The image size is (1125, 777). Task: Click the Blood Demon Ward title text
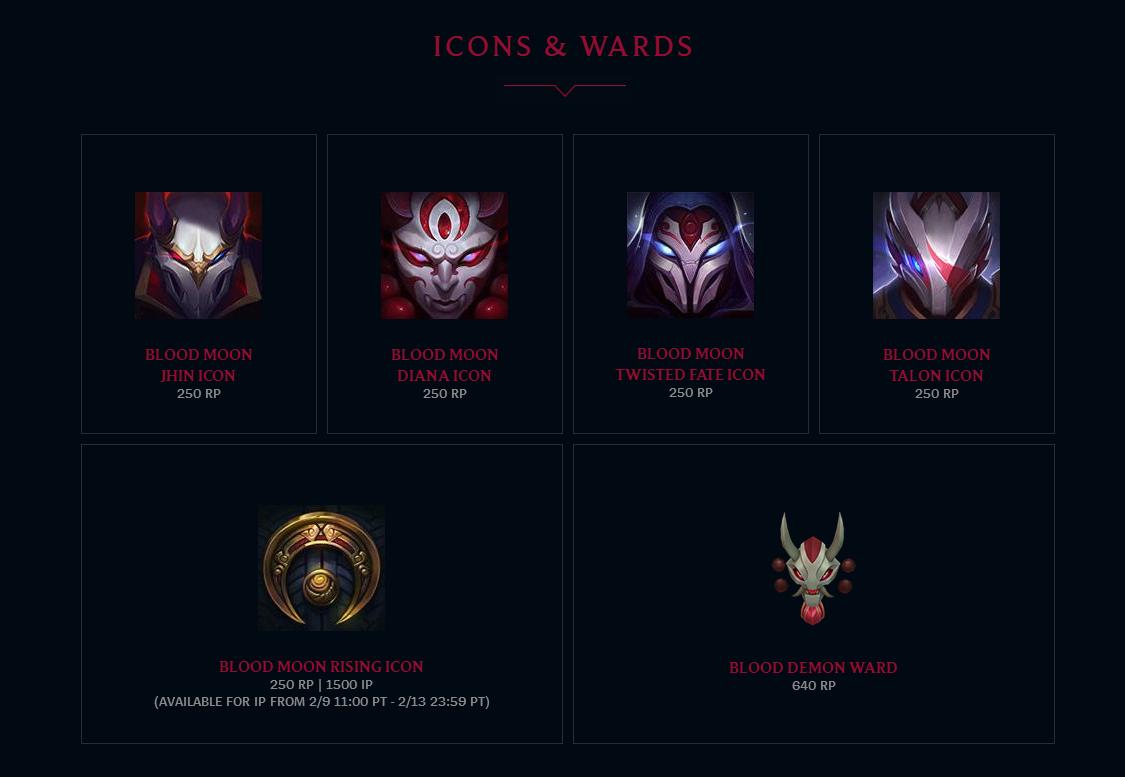pyautogui.click(x=813, y=667)
